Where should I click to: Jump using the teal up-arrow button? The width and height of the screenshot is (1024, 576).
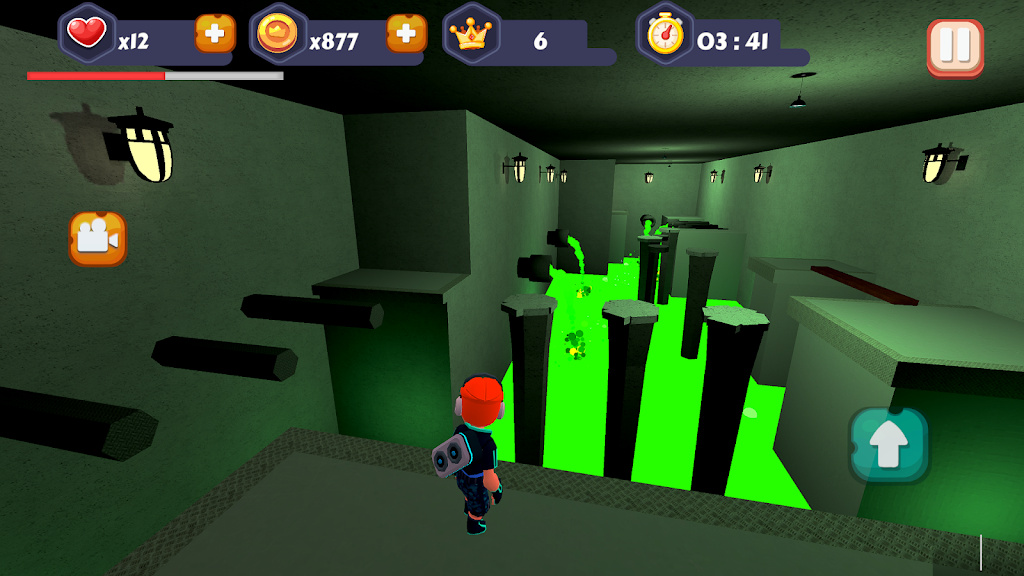[x=889, y=446]
